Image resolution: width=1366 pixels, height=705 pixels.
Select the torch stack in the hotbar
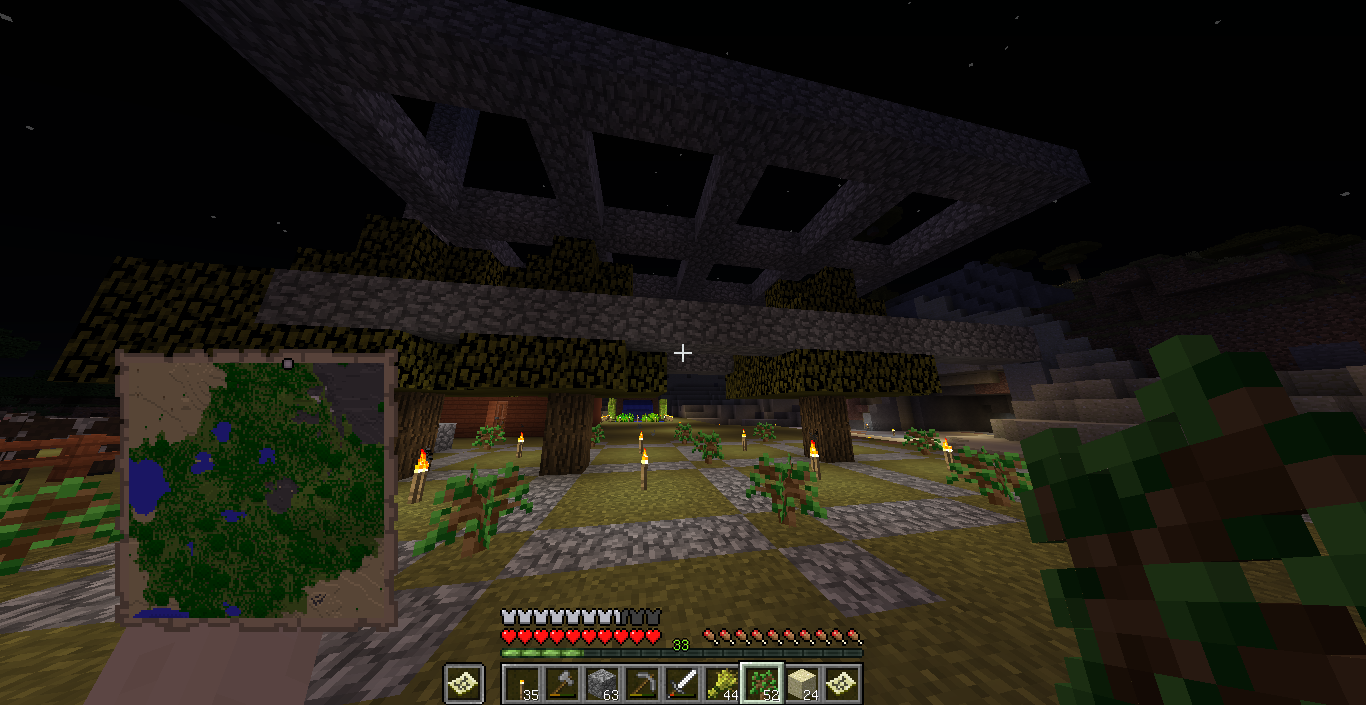520,684
